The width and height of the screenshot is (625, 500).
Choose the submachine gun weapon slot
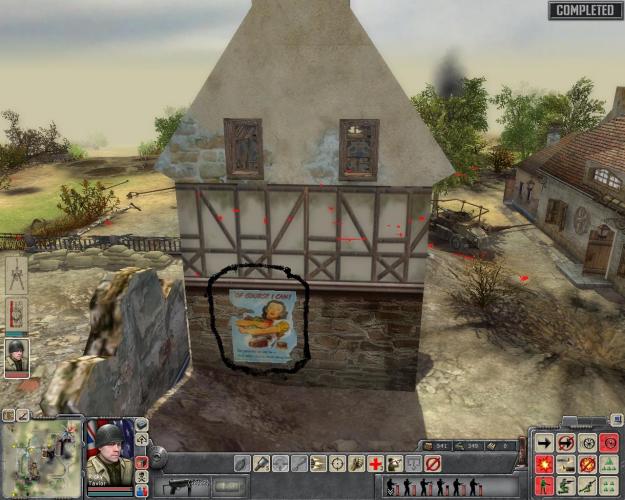pyautogui.click(x=182, y=485)
